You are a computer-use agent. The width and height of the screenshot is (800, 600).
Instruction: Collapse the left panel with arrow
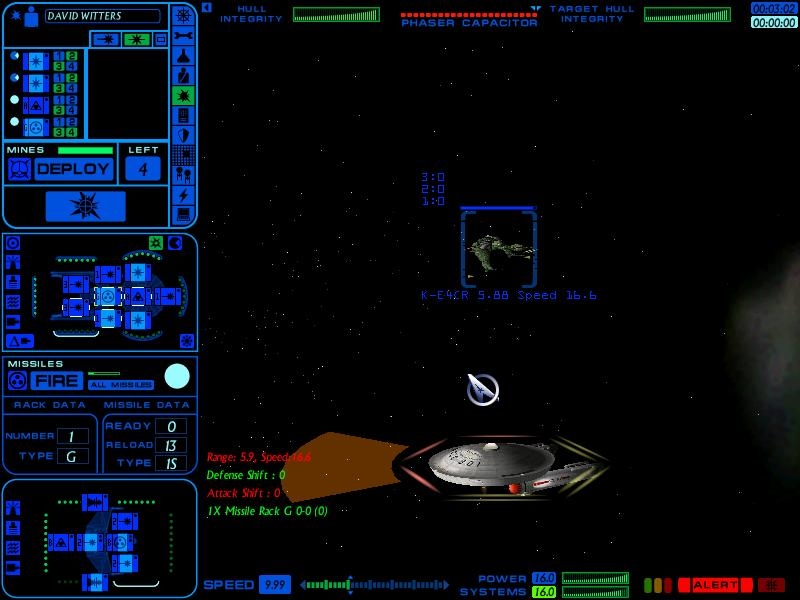coord(206,8)
